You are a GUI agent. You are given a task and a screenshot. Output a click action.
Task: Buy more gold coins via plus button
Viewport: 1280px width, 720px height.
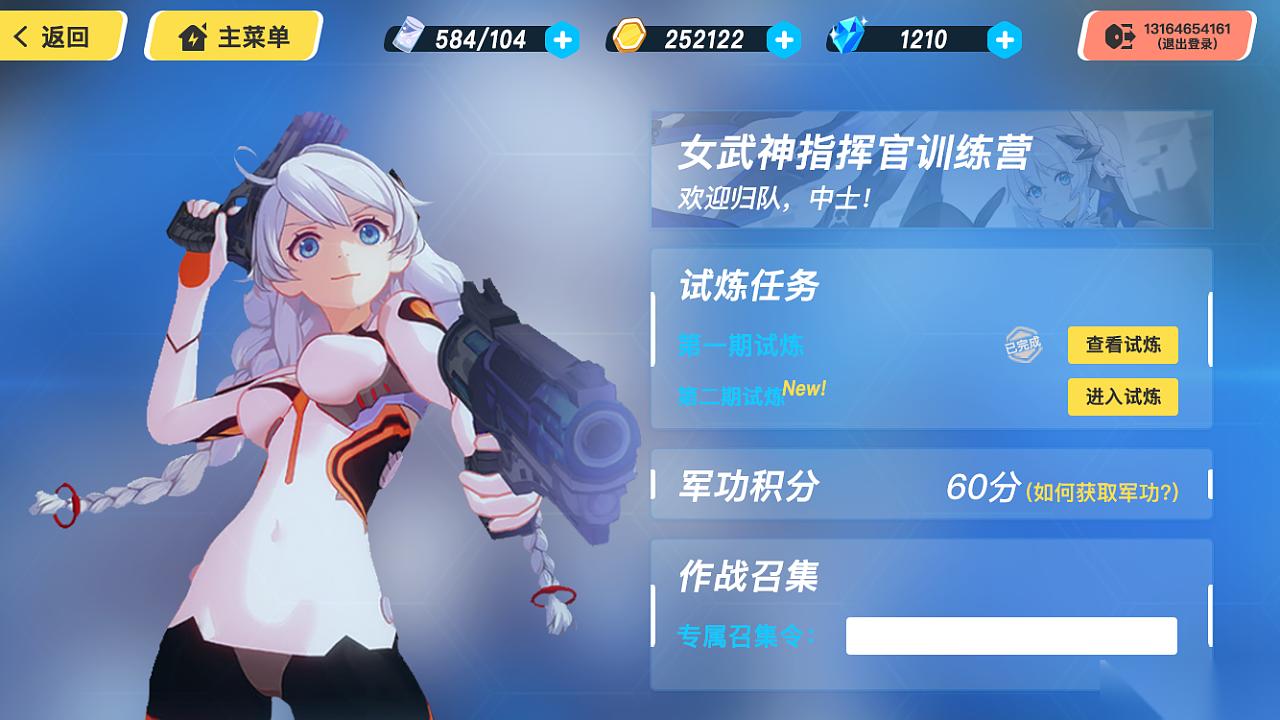point(783,40)
